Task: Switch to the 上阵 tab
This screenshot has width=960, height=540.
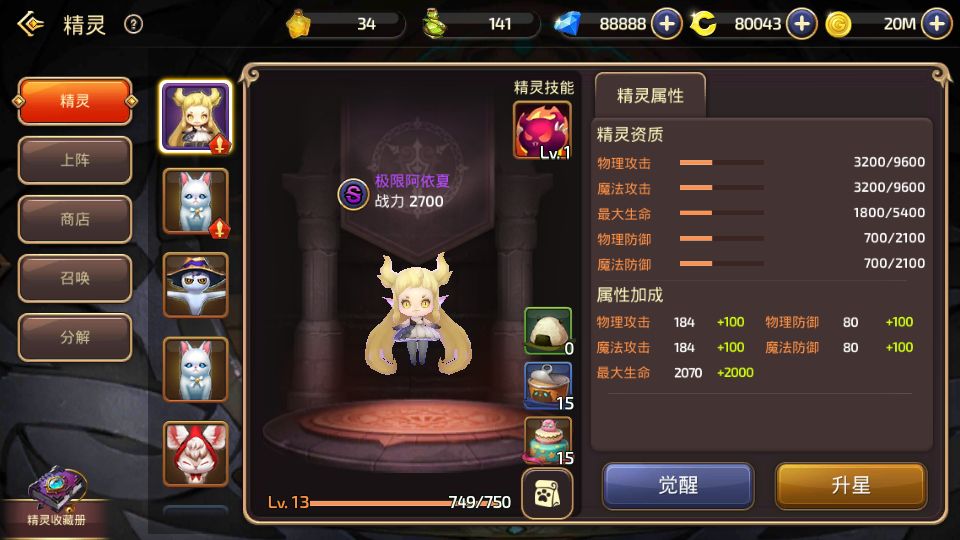Action: click(75, 160)
